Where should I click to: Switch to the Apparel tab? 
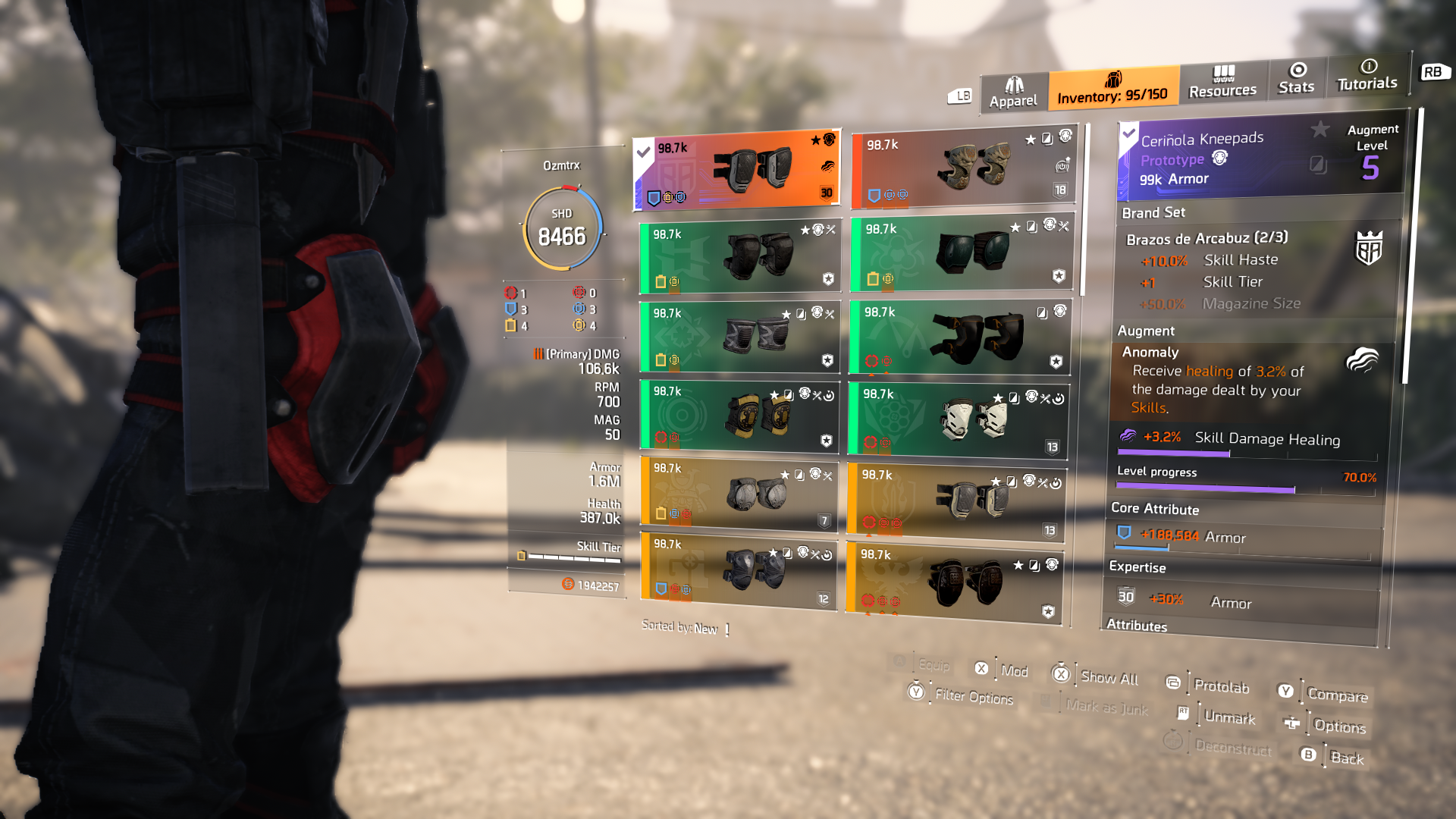click(x=1013, y=93)
